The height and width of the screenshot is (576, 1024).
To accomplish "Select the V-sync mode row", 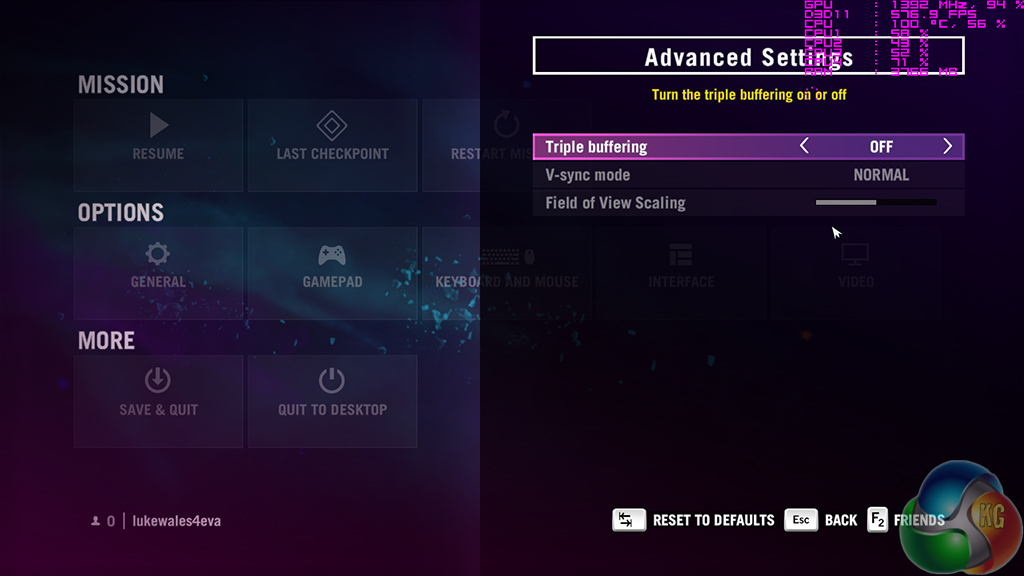I will click(748, 175).
